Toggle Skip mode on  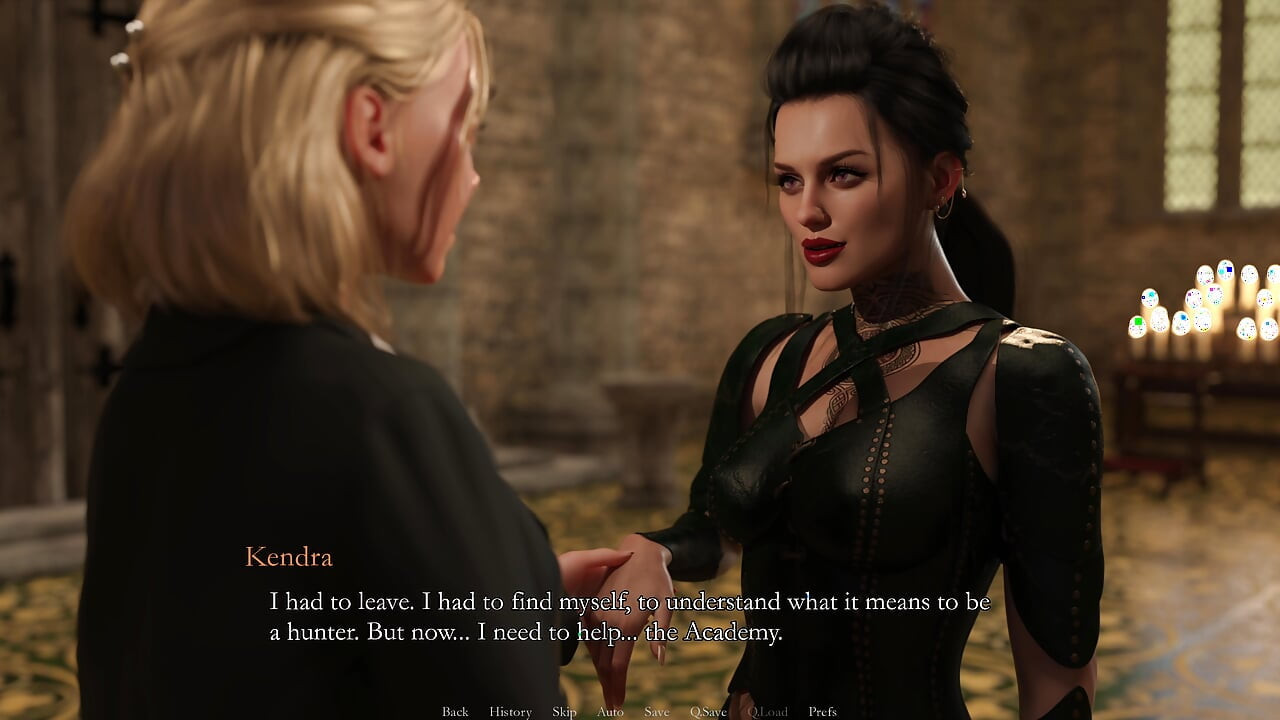564,711
